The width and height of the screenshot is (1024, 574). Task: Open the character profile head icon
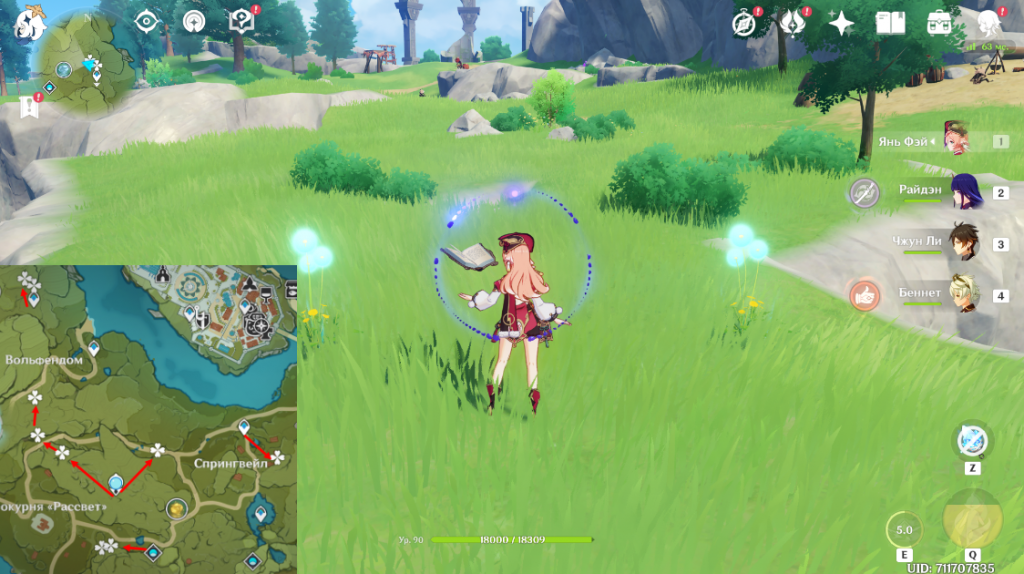click(989, 23)
